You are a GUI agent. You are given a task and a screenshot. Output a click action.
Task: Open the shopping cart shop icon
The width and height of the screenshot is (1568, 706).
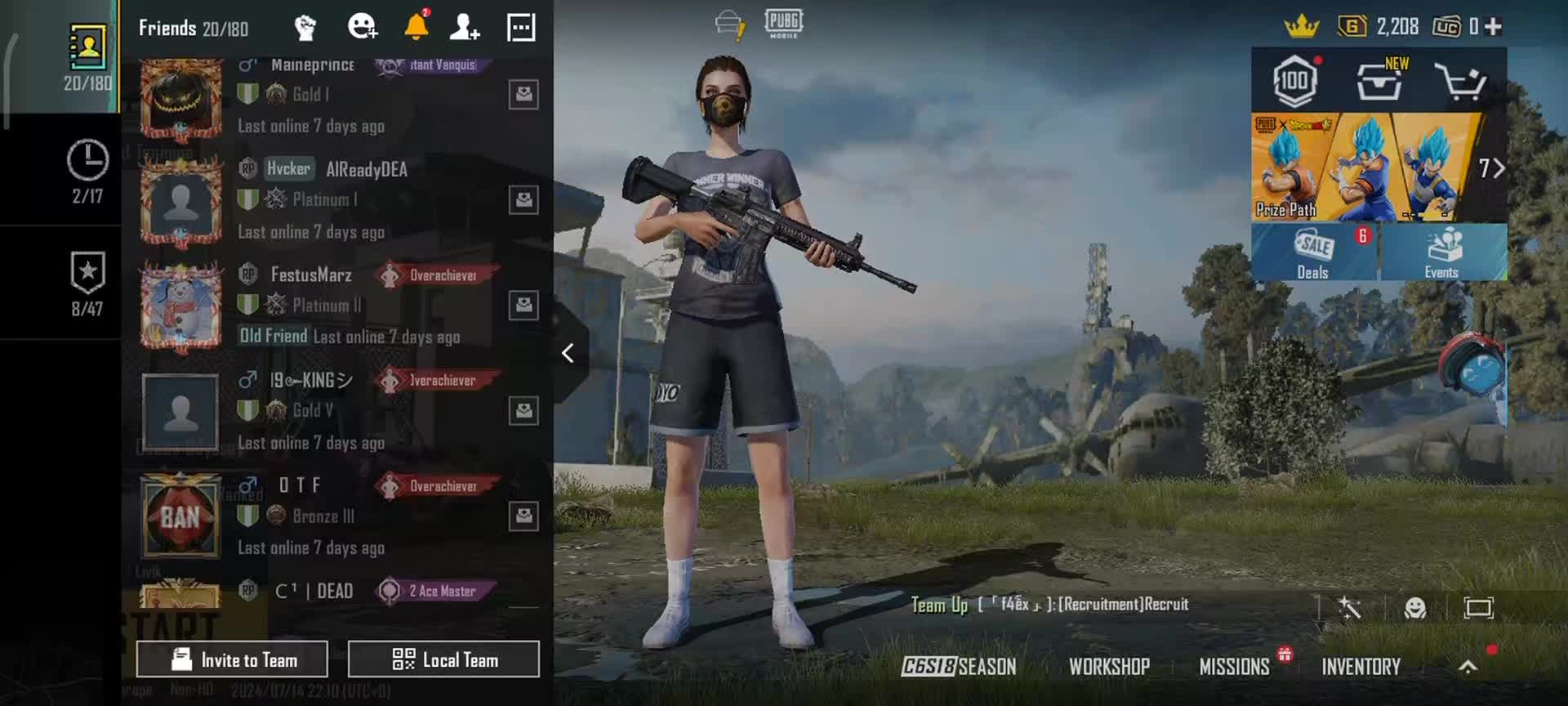click(x=1460, y=82)
